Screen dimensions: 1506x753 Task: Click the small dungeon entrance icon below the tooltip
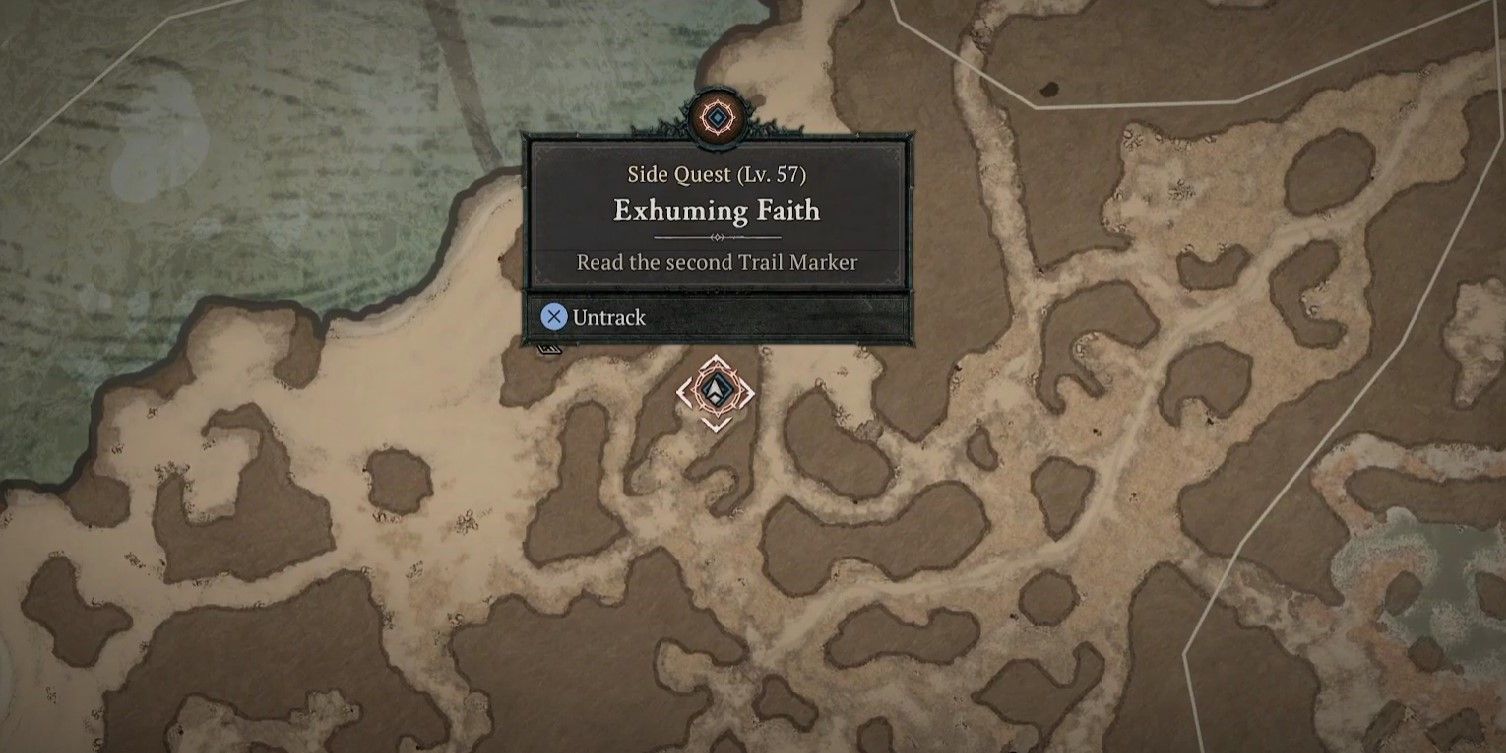[548, 351]
